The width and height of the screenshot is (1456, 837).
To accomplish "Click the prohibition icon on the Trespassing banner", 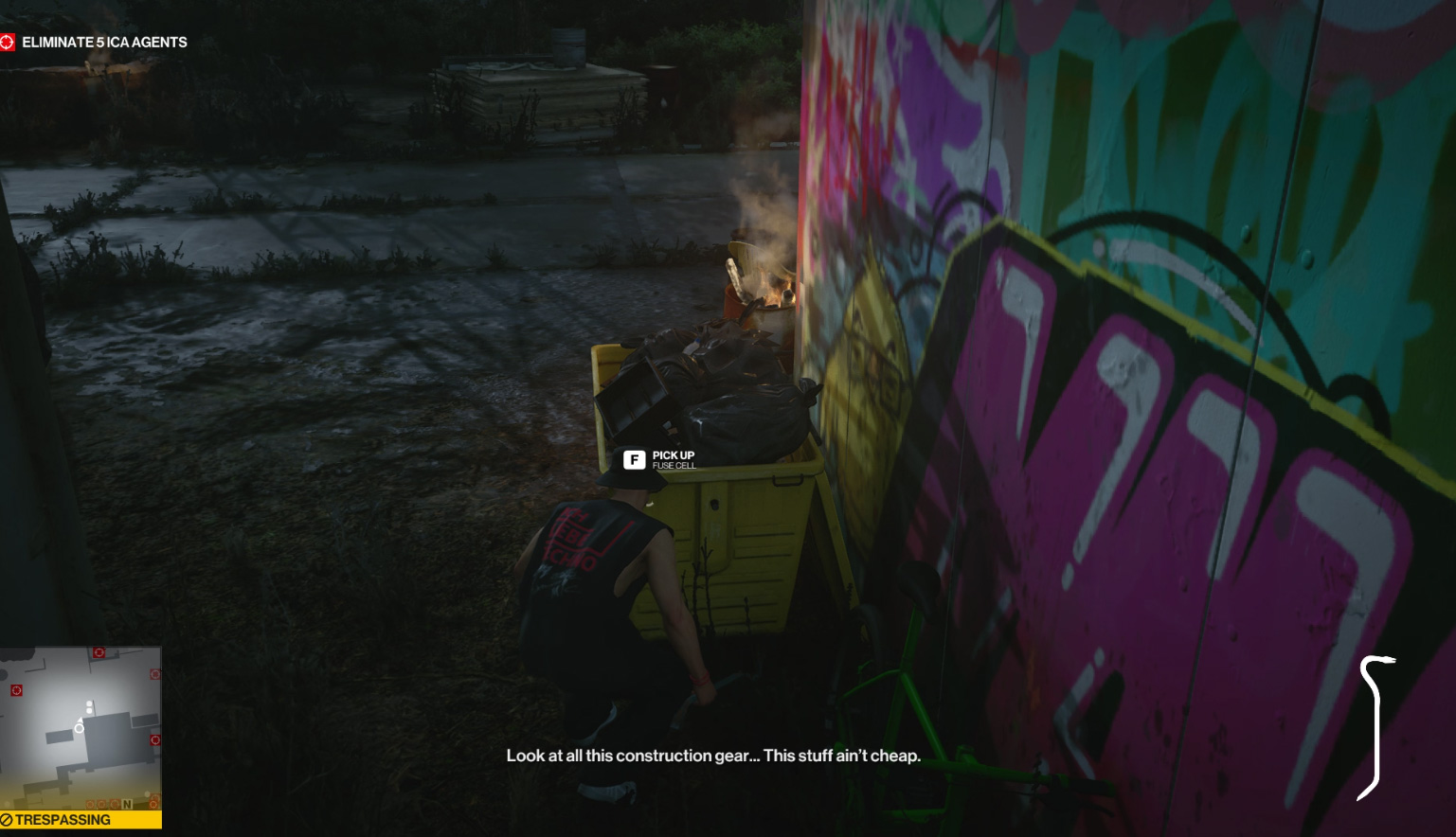I will point(7,818).
